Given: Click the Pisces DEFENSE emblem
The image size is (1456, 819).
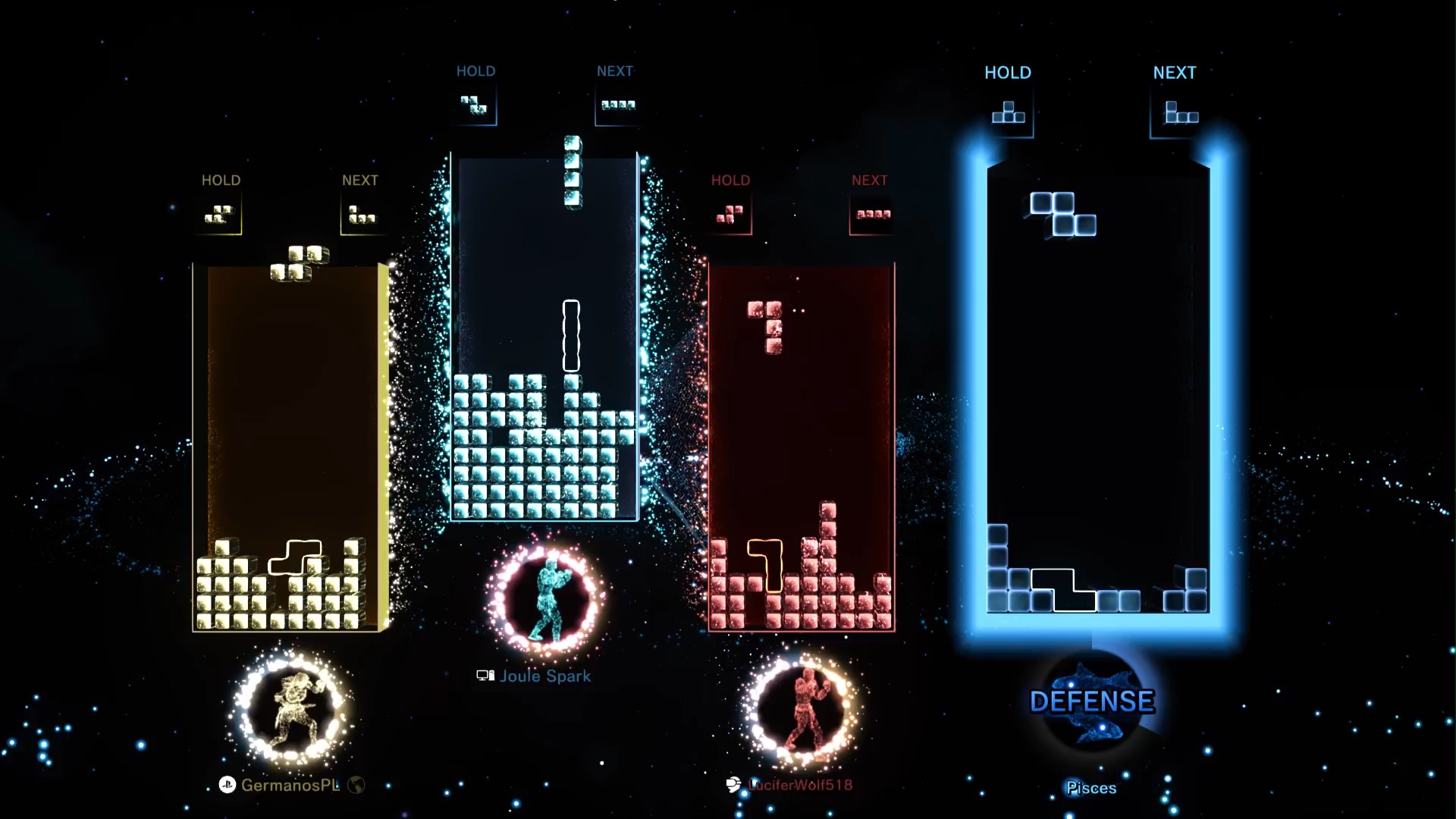Looking at the screenshot, I should pos(1092,701).
